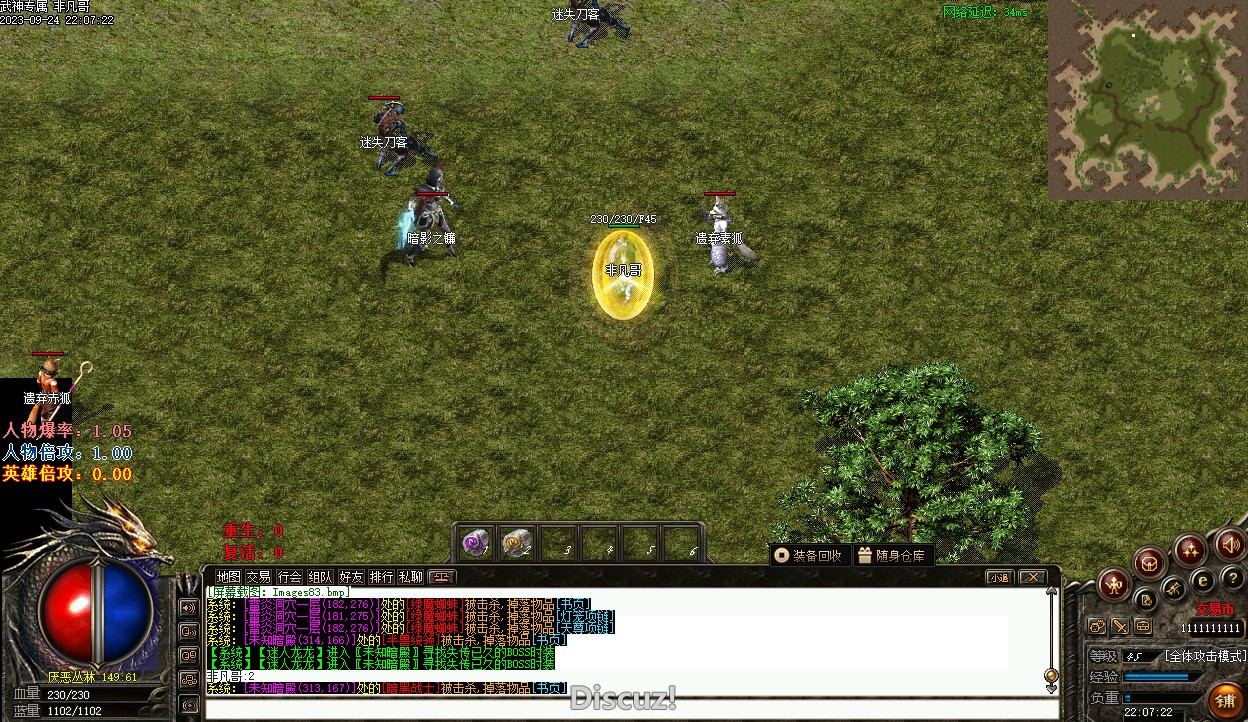
Task: Open the 随身仓库 portable warehouse
Action: [x=892, y=556]
